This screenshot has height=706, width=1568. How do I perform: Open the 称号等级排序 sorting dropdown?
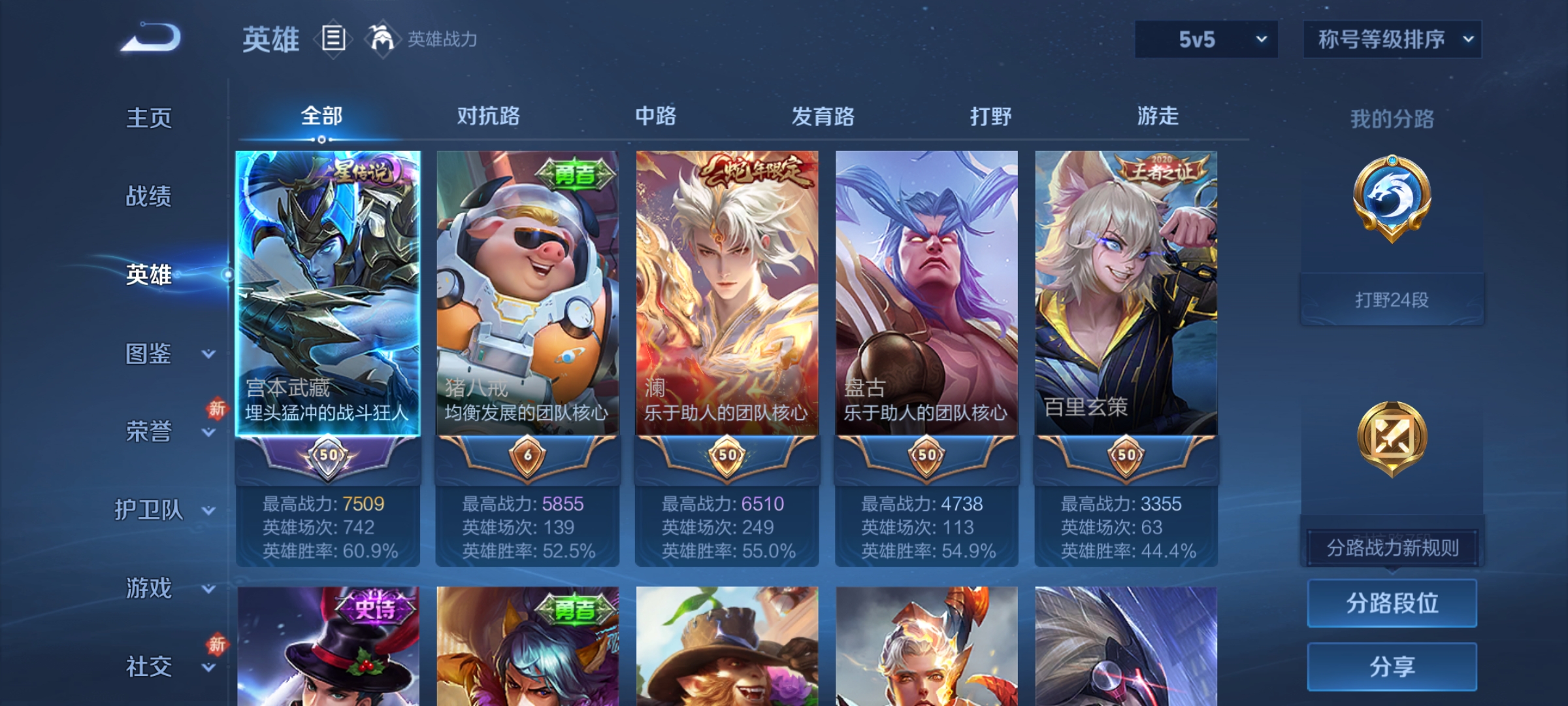[x=1392, y=39]
